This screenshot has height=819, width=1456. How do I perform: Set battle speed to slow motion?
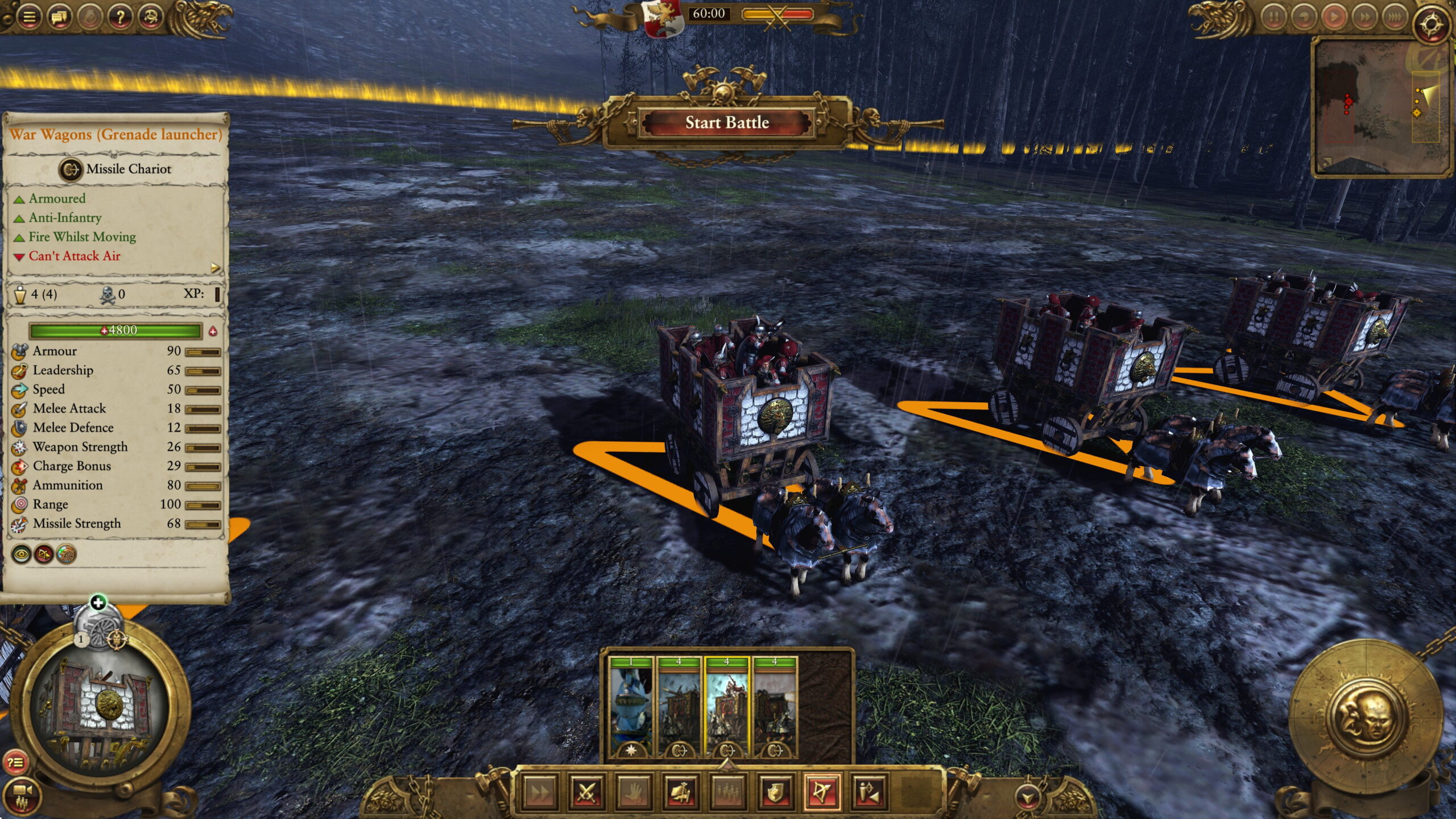tap(1304, 17)
